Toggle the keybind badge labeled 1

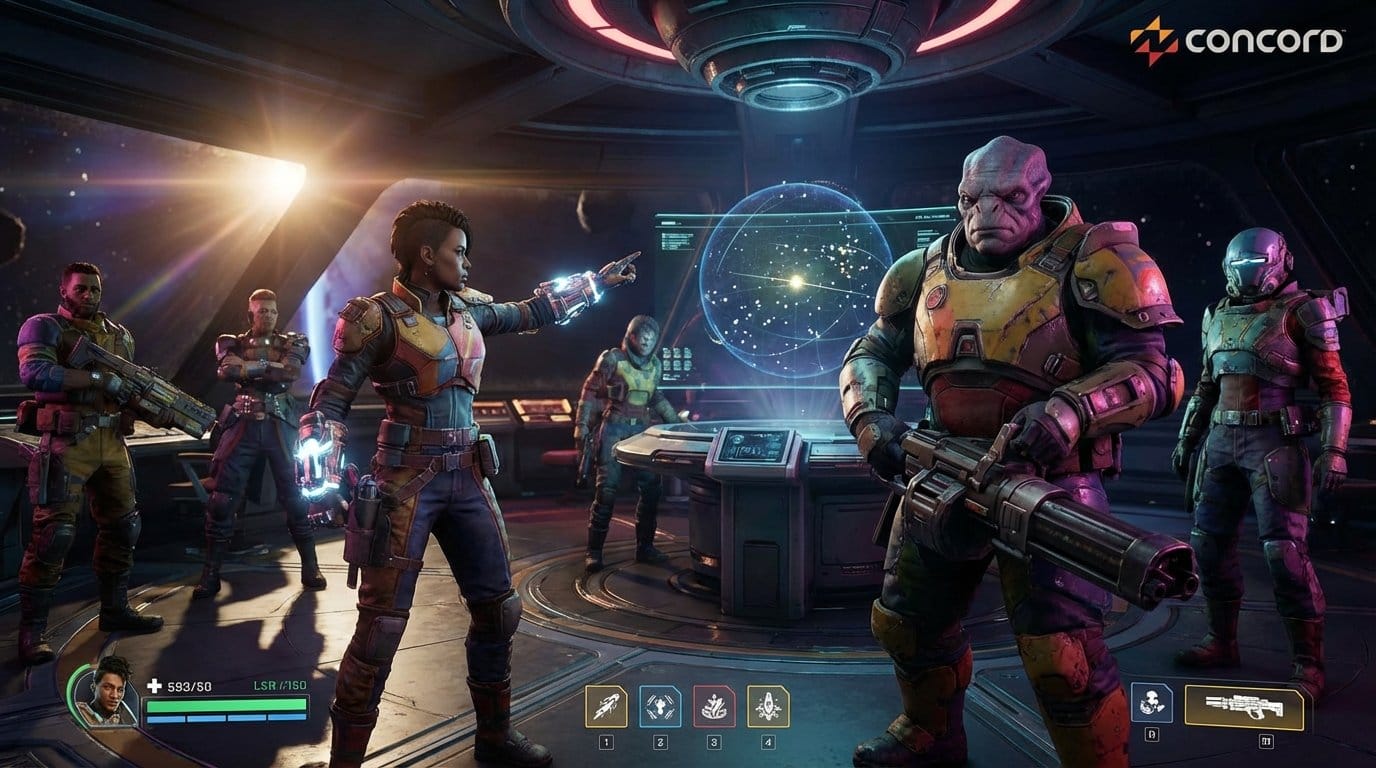(x=607, y=742)
